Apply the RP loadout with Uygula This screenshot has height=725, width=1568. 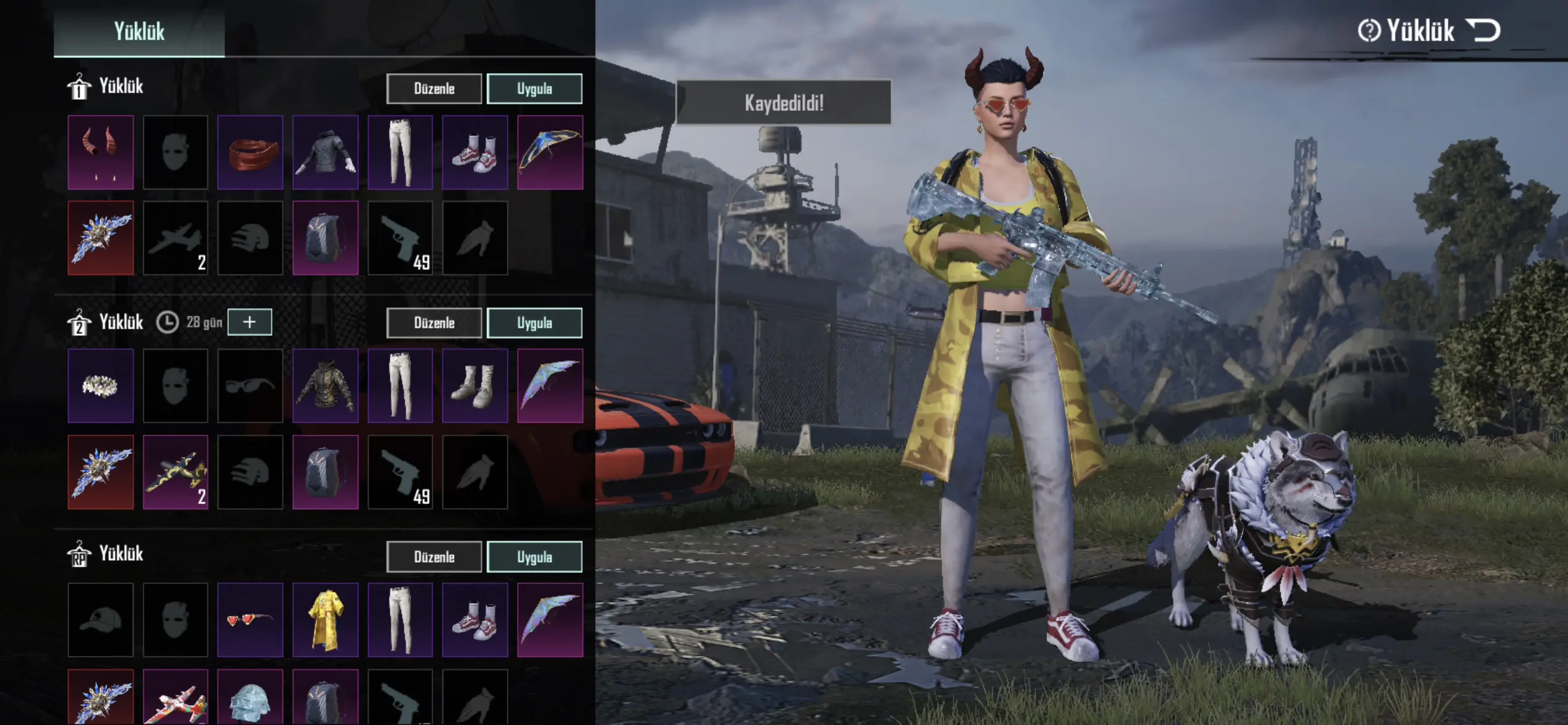coord(534,557)
